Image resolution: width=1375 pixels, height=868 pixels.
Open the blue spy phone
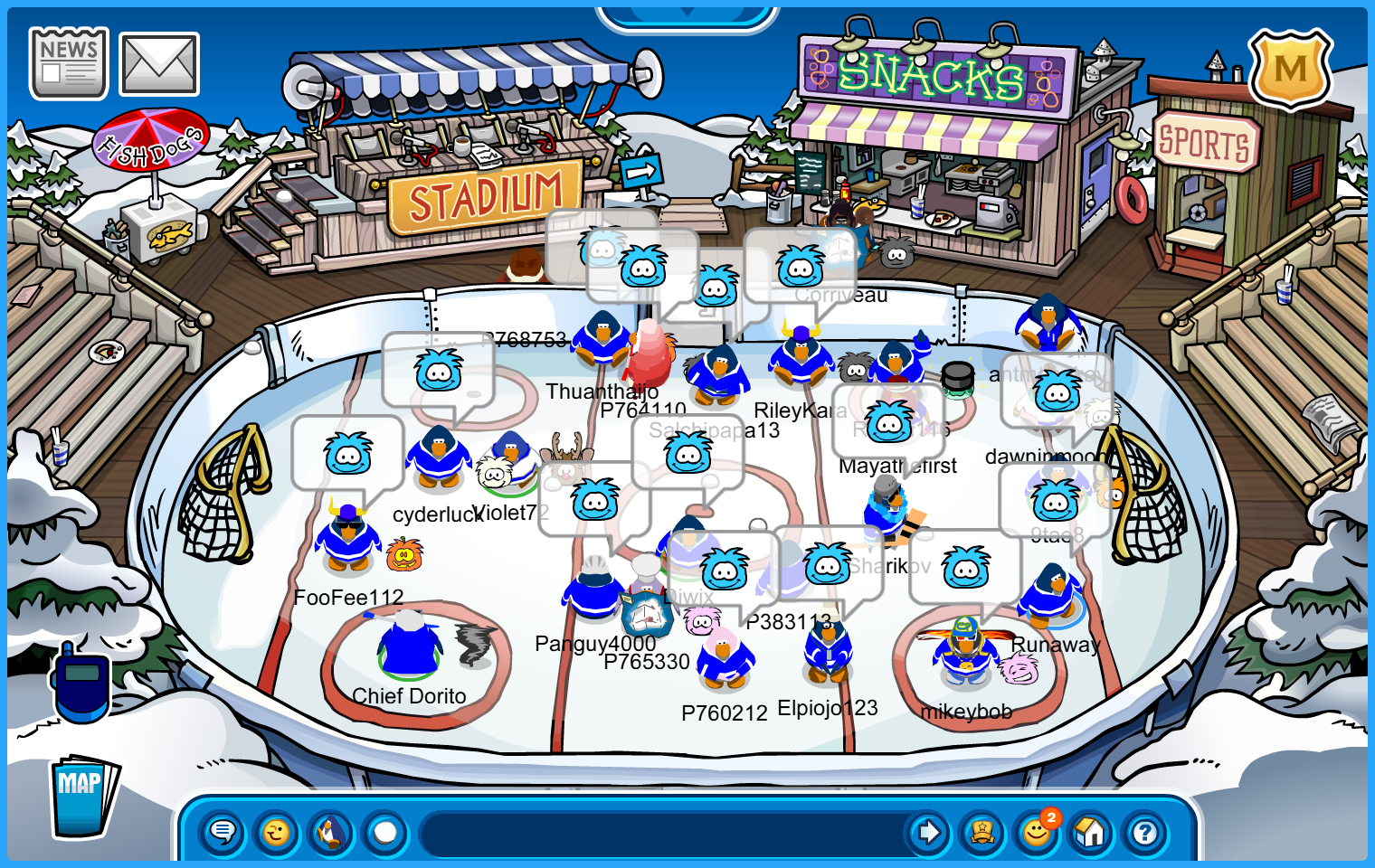click(x=81, y=683)
